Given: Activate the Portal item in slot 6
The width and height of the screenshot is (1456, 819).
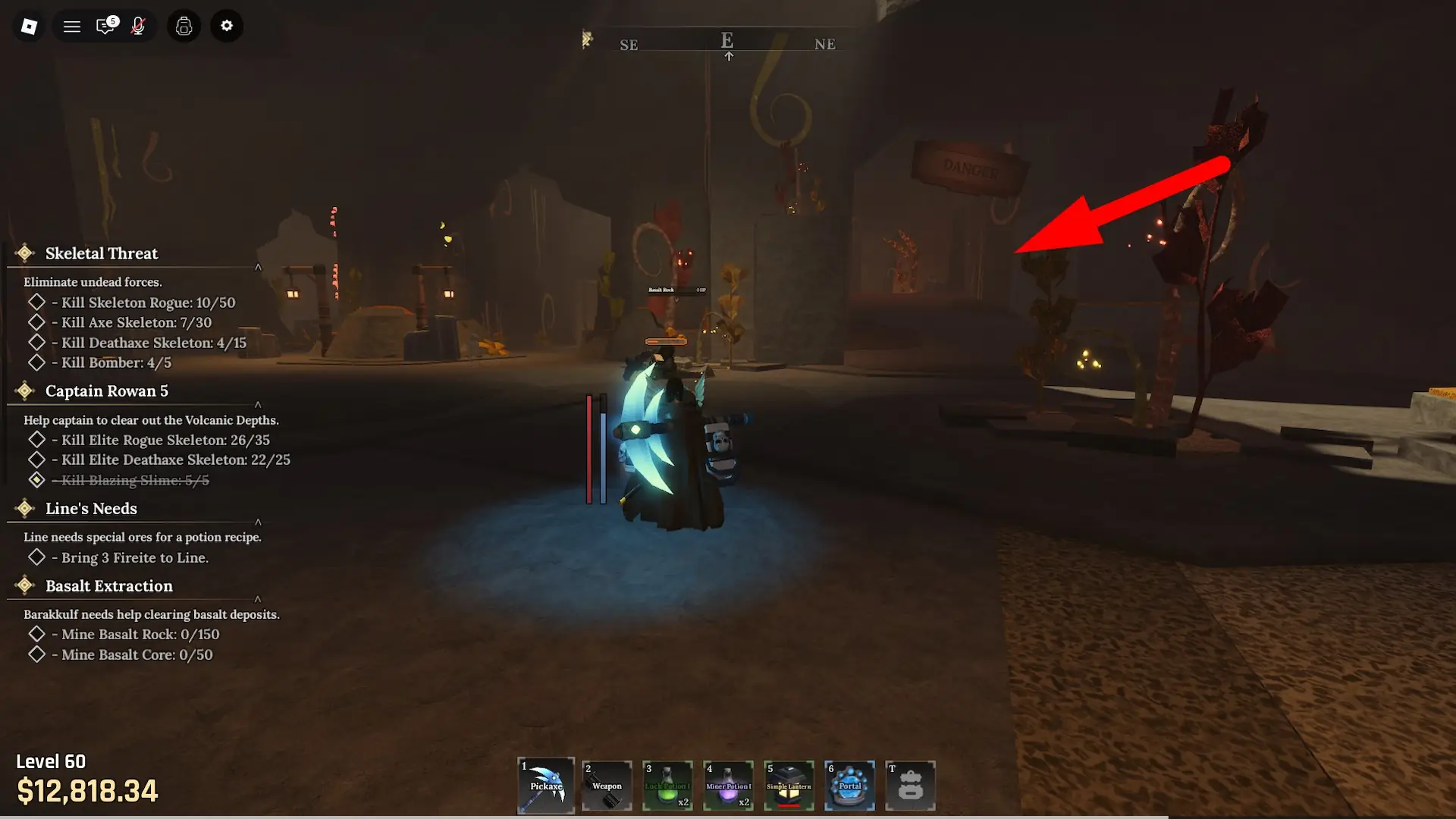Looking at the screenshot, I should [x=849, y=786].
